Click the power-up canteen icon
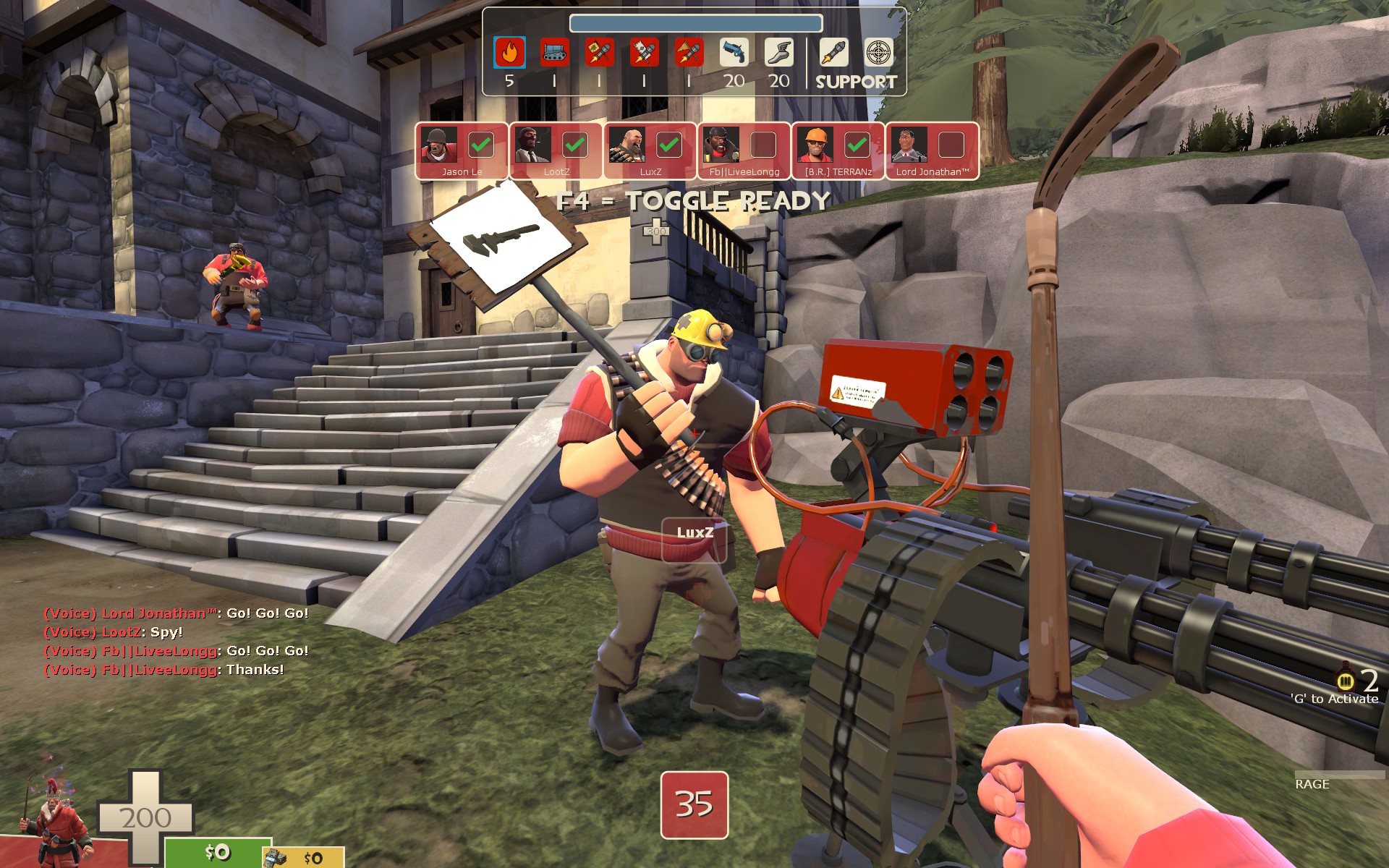This screenshot has width=1389, height=868. pos(1345,679)
